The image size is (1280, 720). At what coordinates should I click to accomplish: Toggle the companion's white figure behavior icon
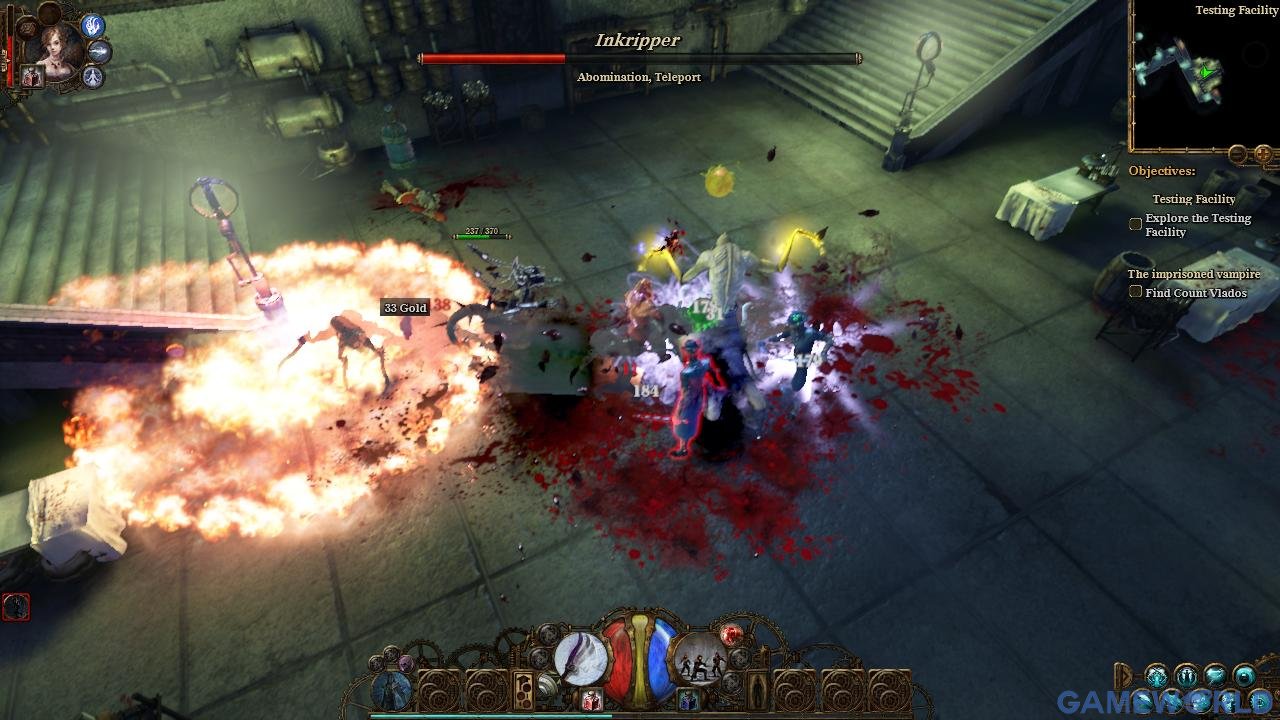point(93,76)
